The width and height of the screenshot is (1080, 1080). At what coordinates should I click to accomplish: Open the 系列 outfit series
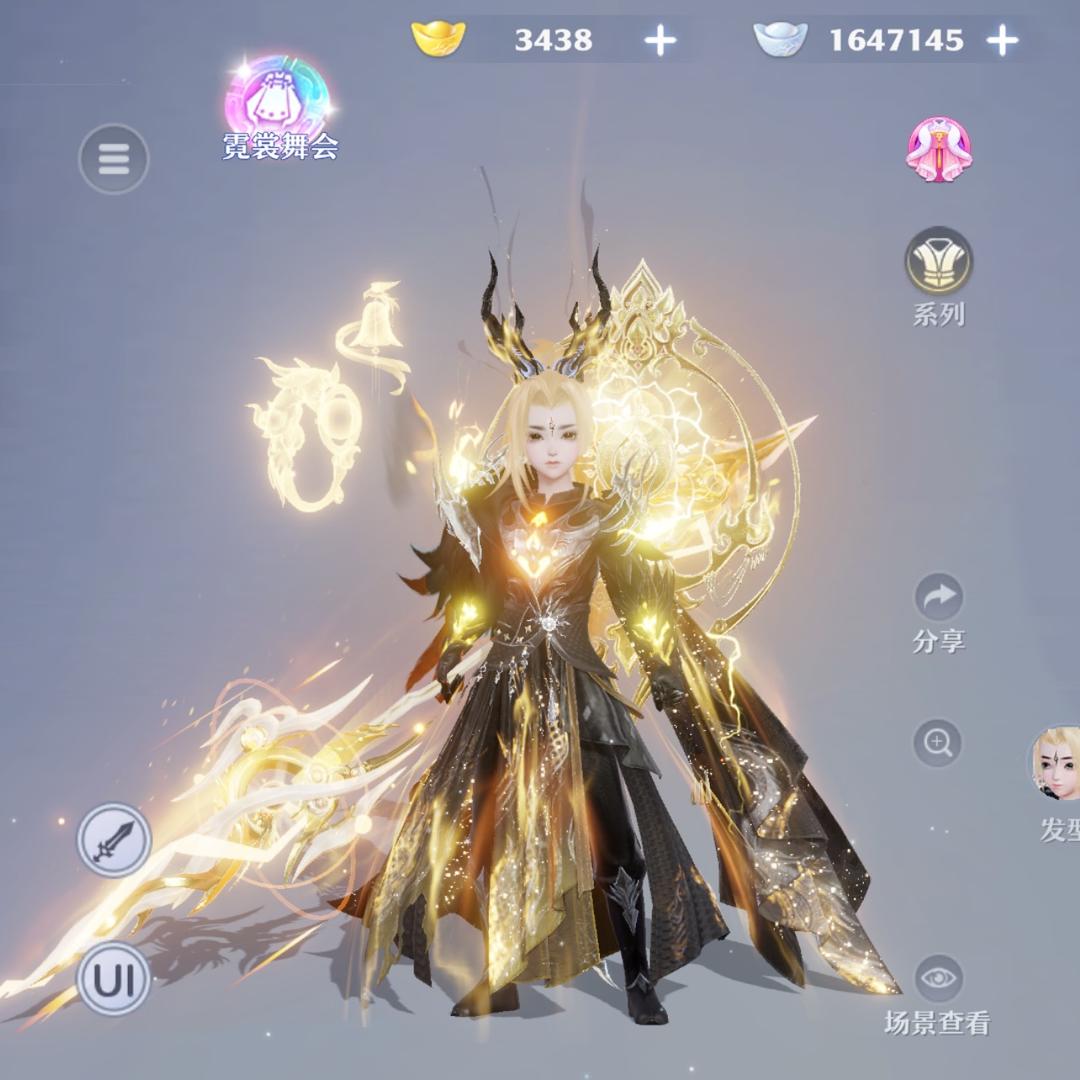[939, 261]
